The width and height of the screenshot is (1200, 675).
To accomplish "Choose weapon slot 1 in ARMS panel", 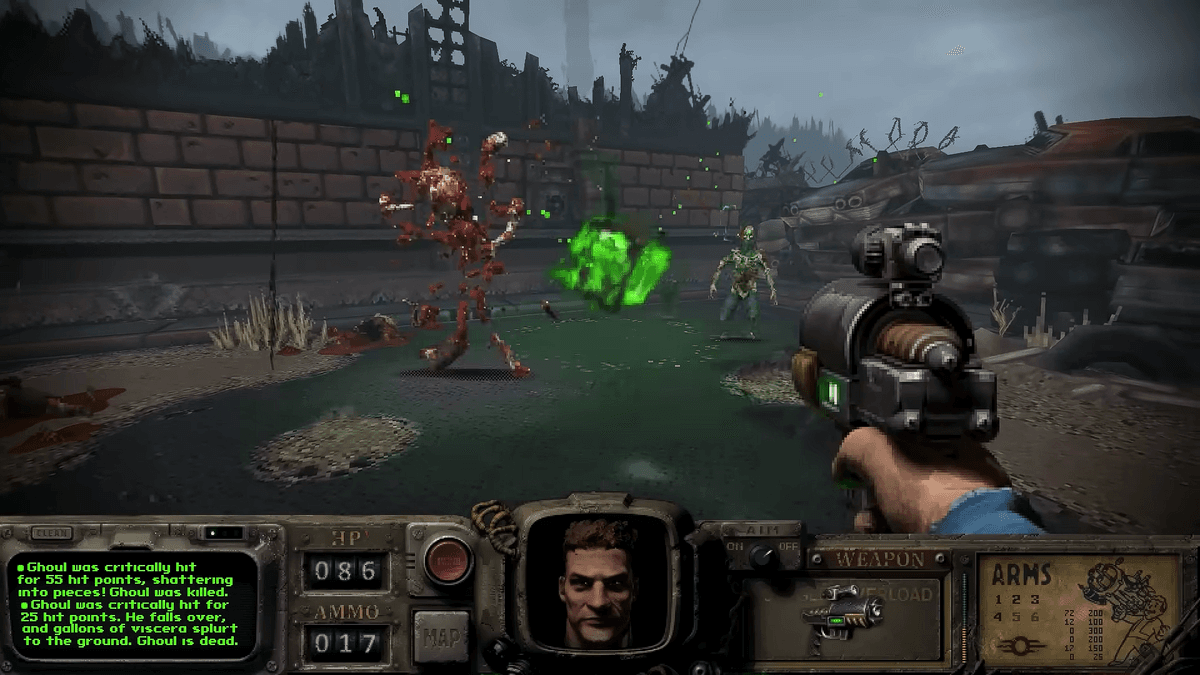I will [997, 598].
